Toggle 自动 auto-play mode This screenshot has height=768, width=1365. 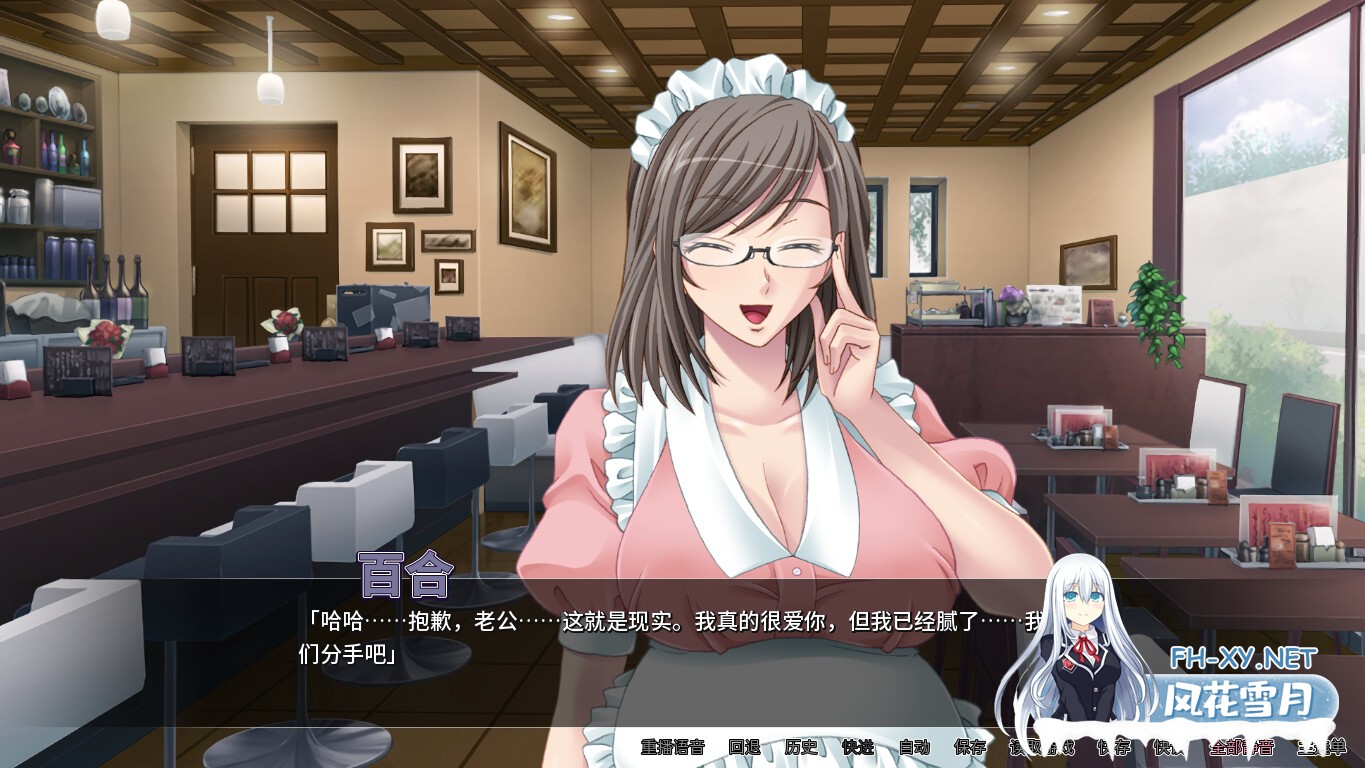point(914,746)
